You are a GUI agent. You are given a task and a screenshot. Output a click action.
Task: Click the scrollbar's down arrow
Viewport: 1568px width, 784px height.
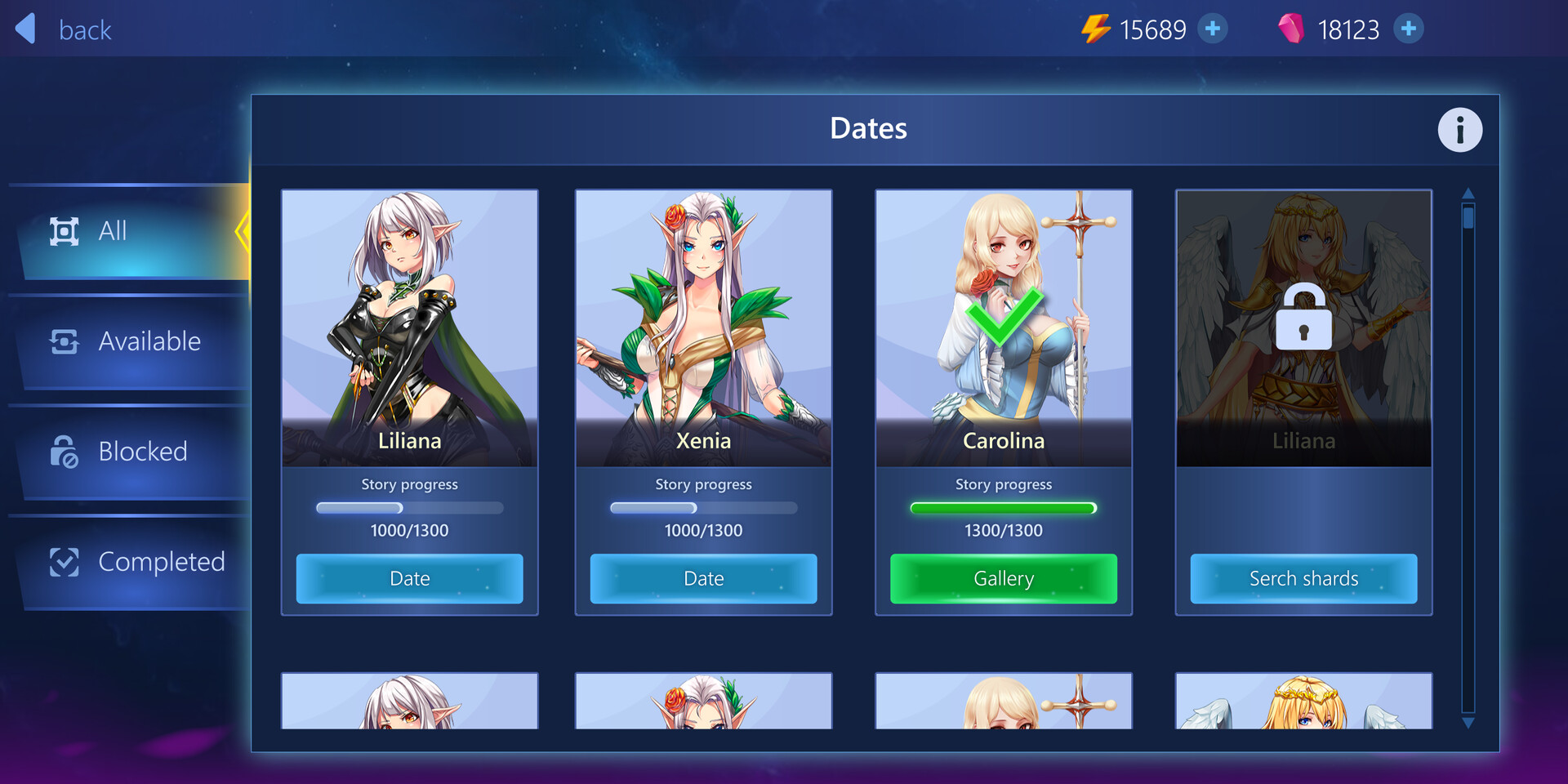pyautogui.click(x=1468, y=723)
